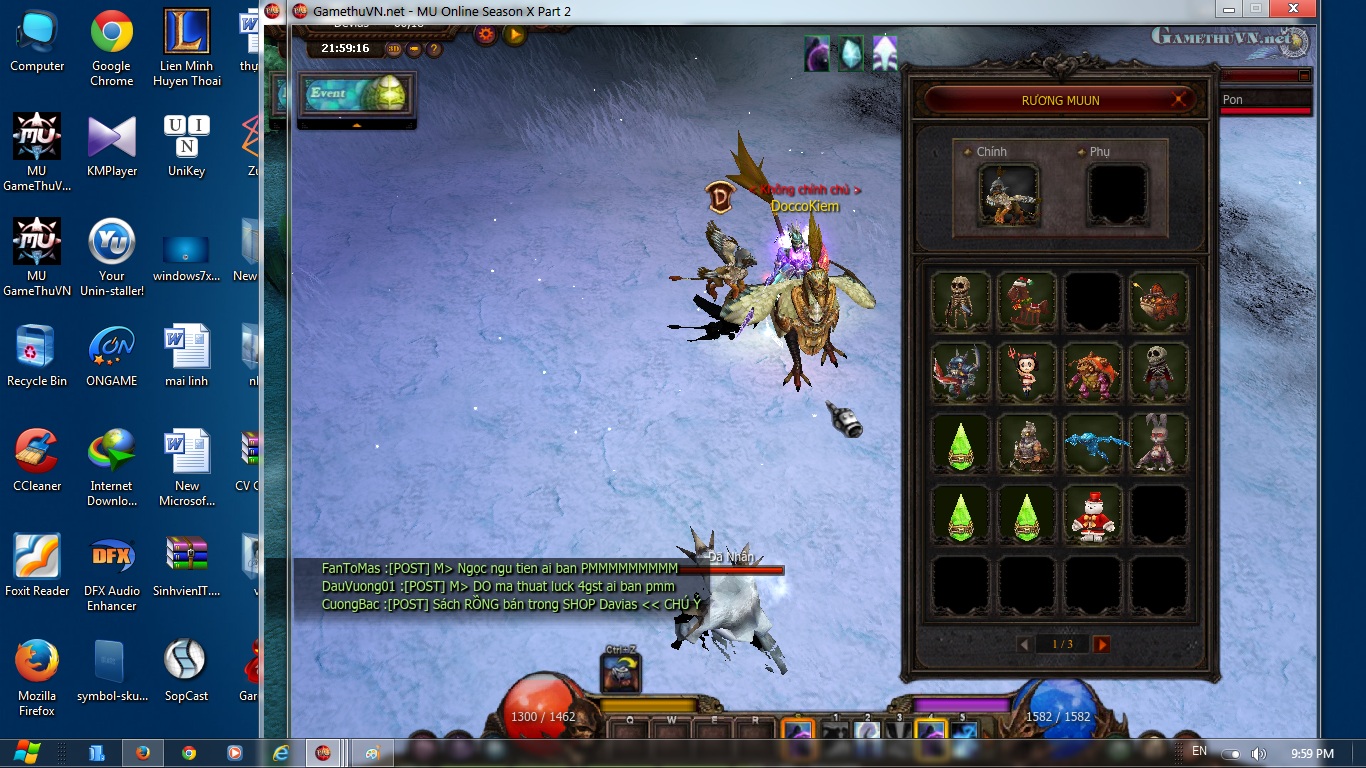Image resolution: width=1366 pixels, height=768 pixels.
Task: Choose the rabbit muun slot
Action: pos(1158,443)
